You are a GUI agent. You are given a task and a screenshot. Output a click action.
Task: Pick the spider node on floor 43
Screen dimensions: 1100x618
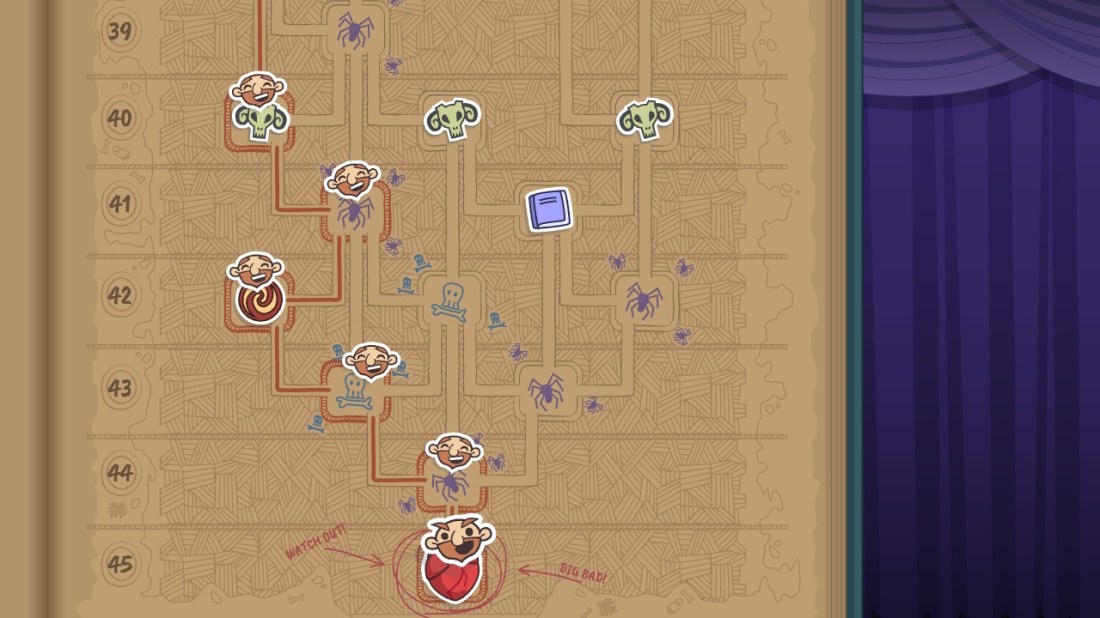pos(546,390)
